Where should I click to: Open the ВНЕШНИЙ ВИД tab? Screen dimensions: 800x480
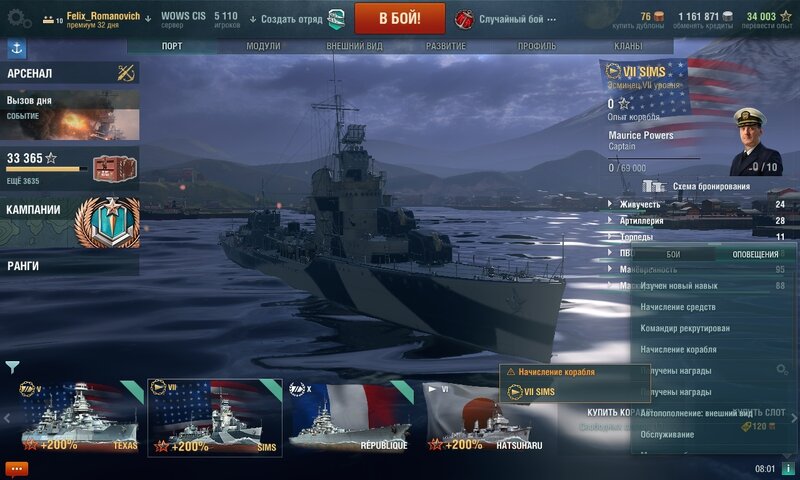click(x=354, y=46)
